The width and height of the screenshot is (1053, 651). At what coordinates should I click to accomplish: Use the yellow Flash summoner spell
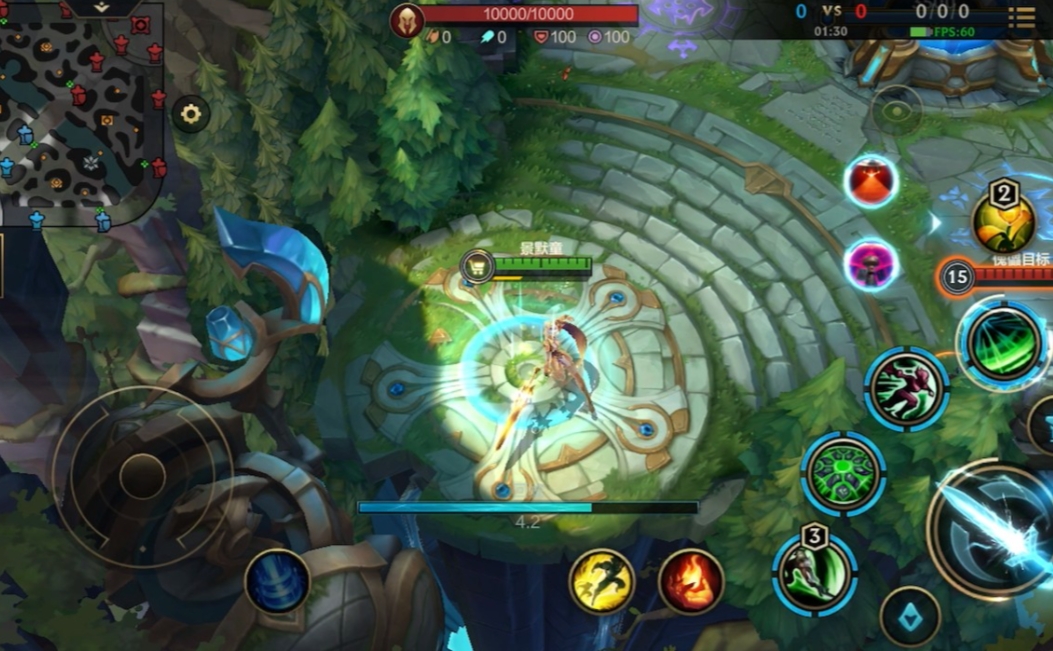point(601,581)
